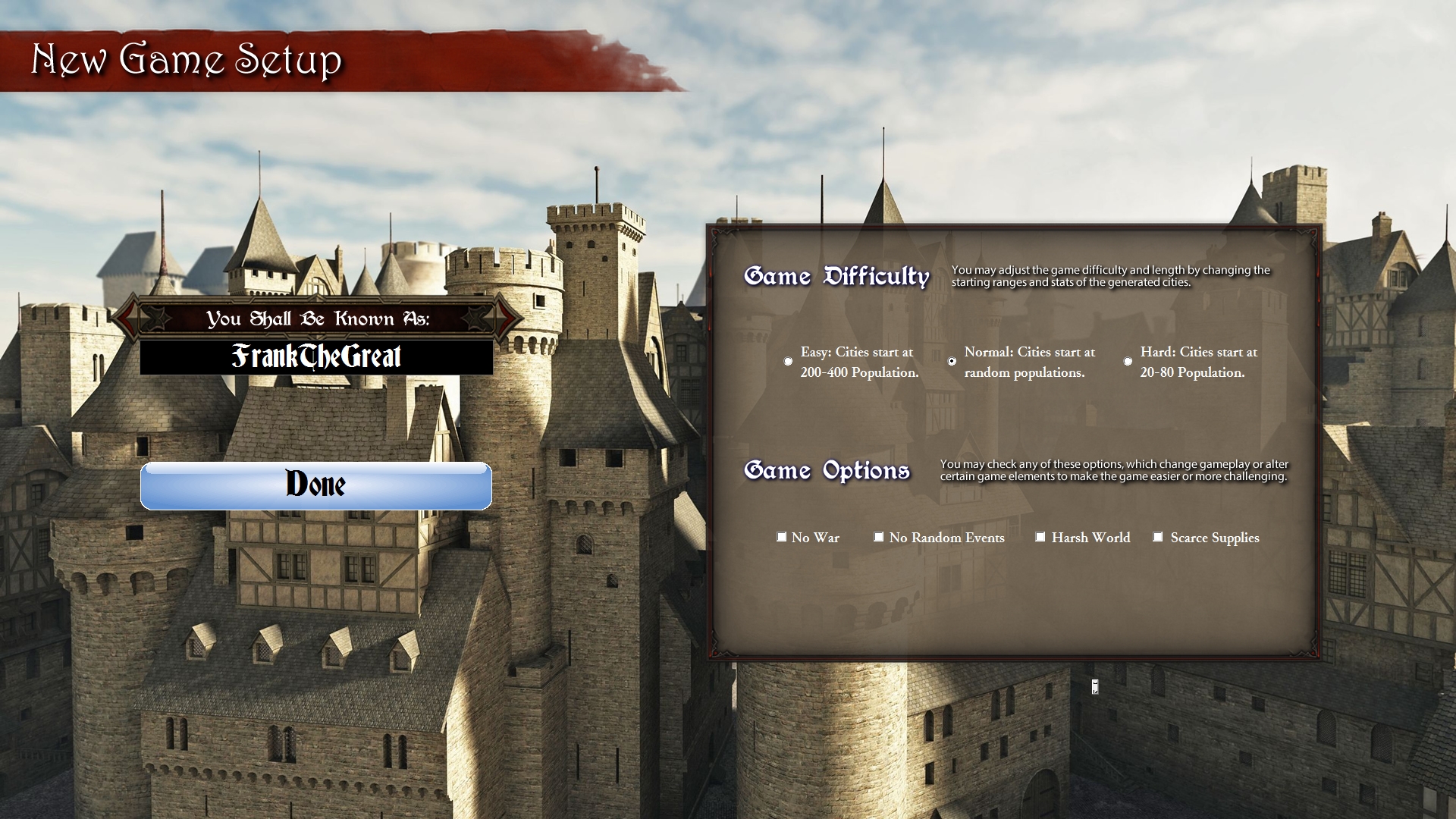Viewport: 1456px width, 819px height.
Task: Click the 'Game Difficulty' heading text
Action: pos(836,277)
